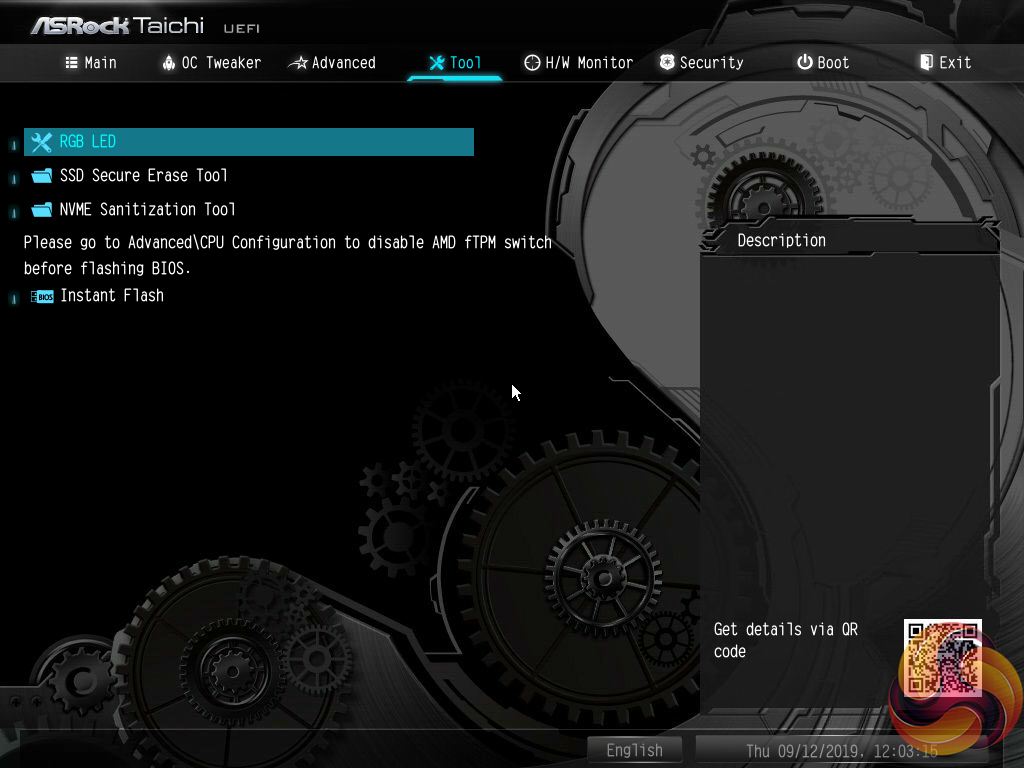The width and height of the screenshot is (1024, 768).
Task: Open the RGB LED settings
Action: 88,142
